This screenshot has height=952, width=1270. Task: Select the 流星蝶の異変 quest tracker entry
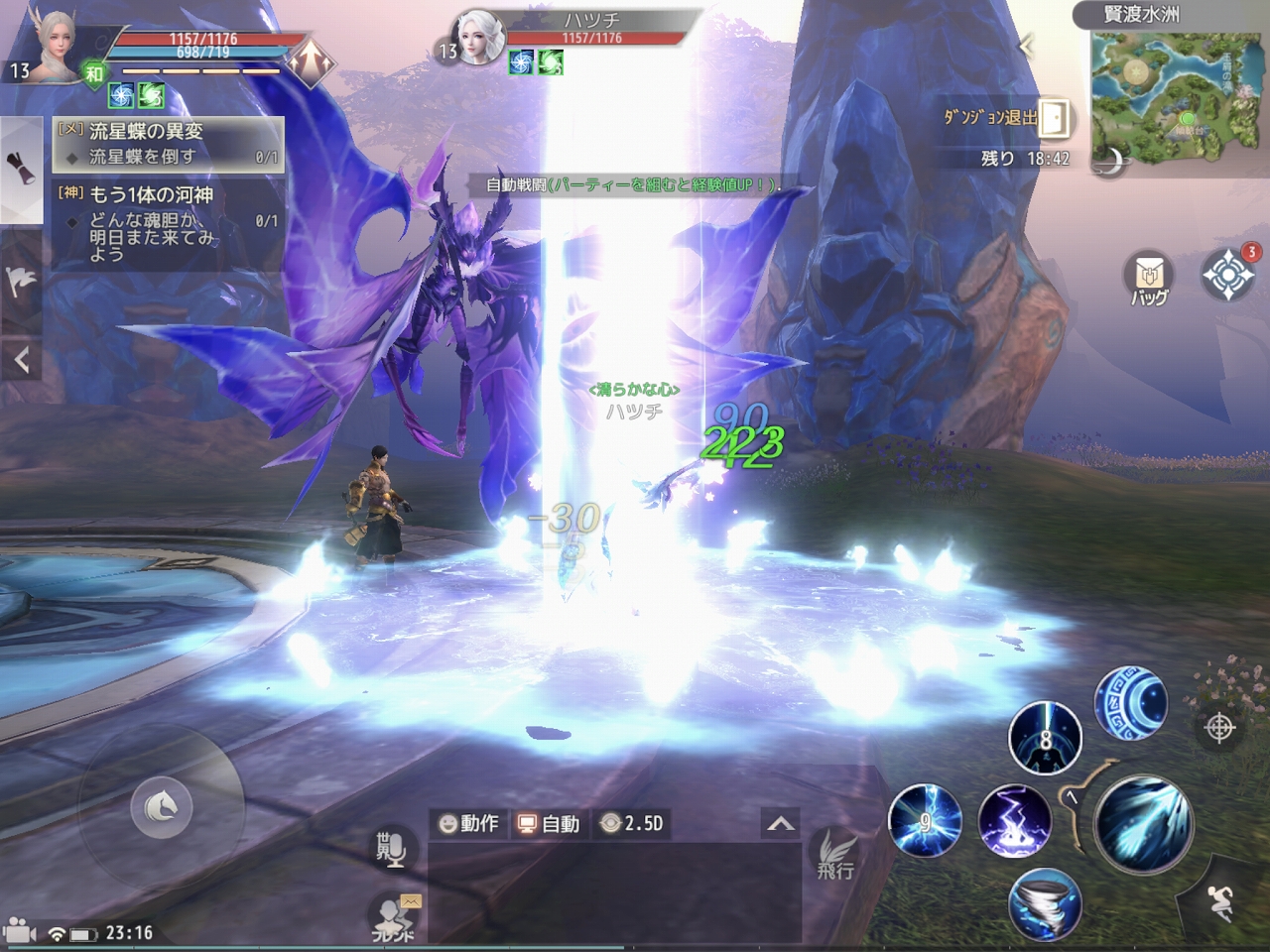(168, 143)
